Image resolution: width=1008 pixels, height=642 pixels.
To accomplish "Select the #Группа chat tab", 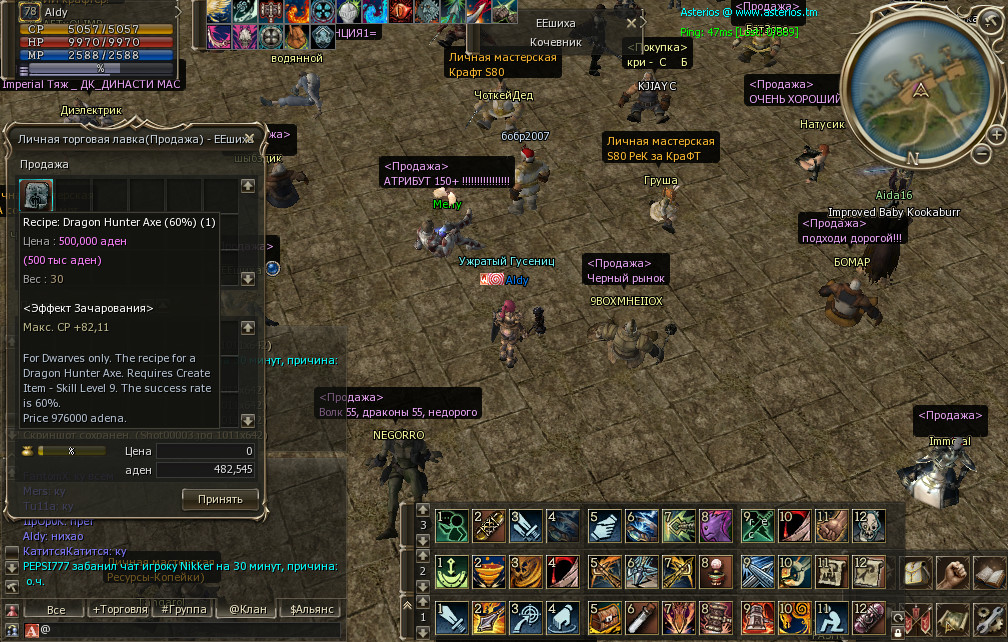I will (x=184, y=609).
